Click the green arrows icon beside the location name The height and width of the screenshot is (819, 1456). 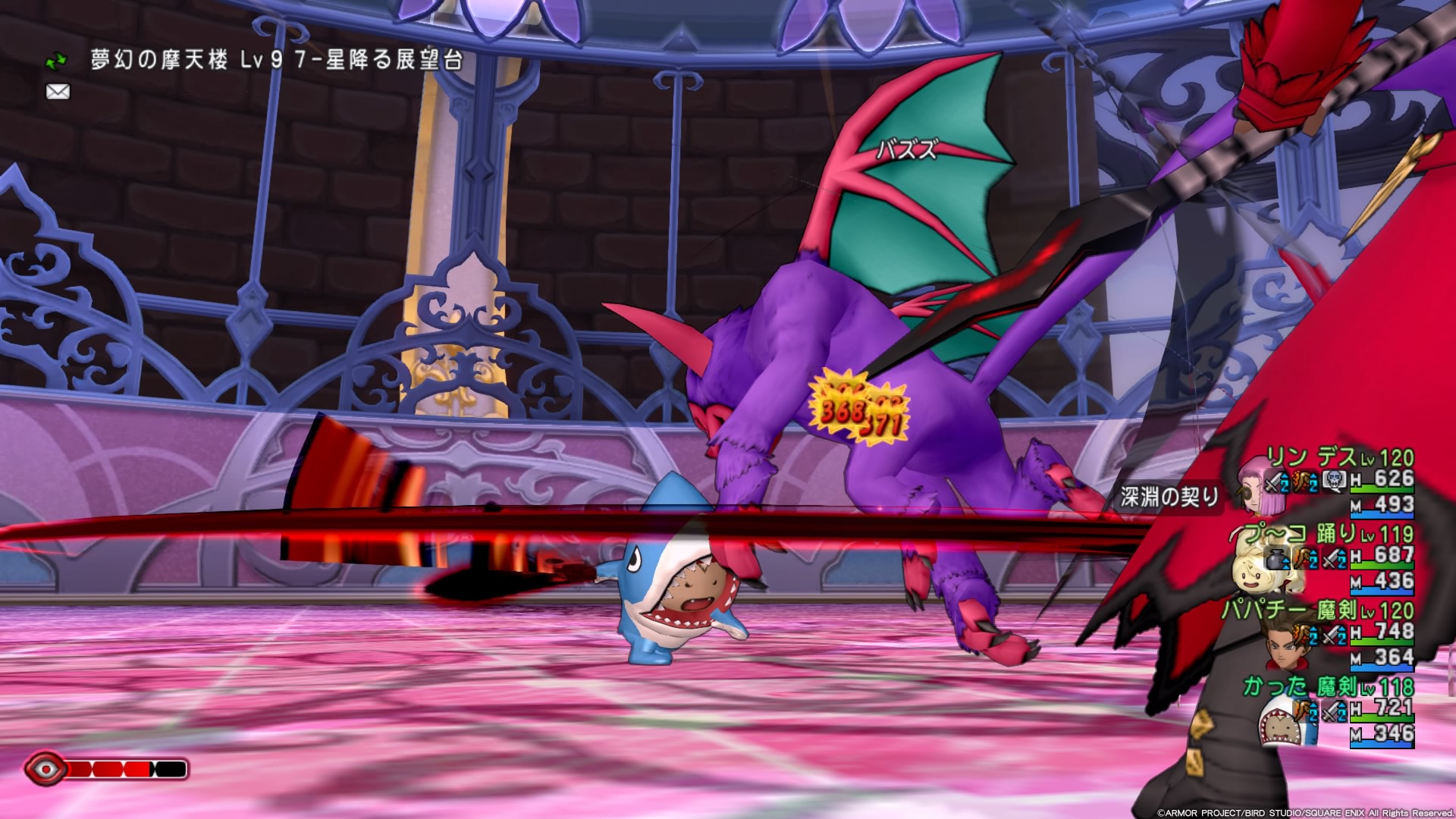(x=57, y=60)
